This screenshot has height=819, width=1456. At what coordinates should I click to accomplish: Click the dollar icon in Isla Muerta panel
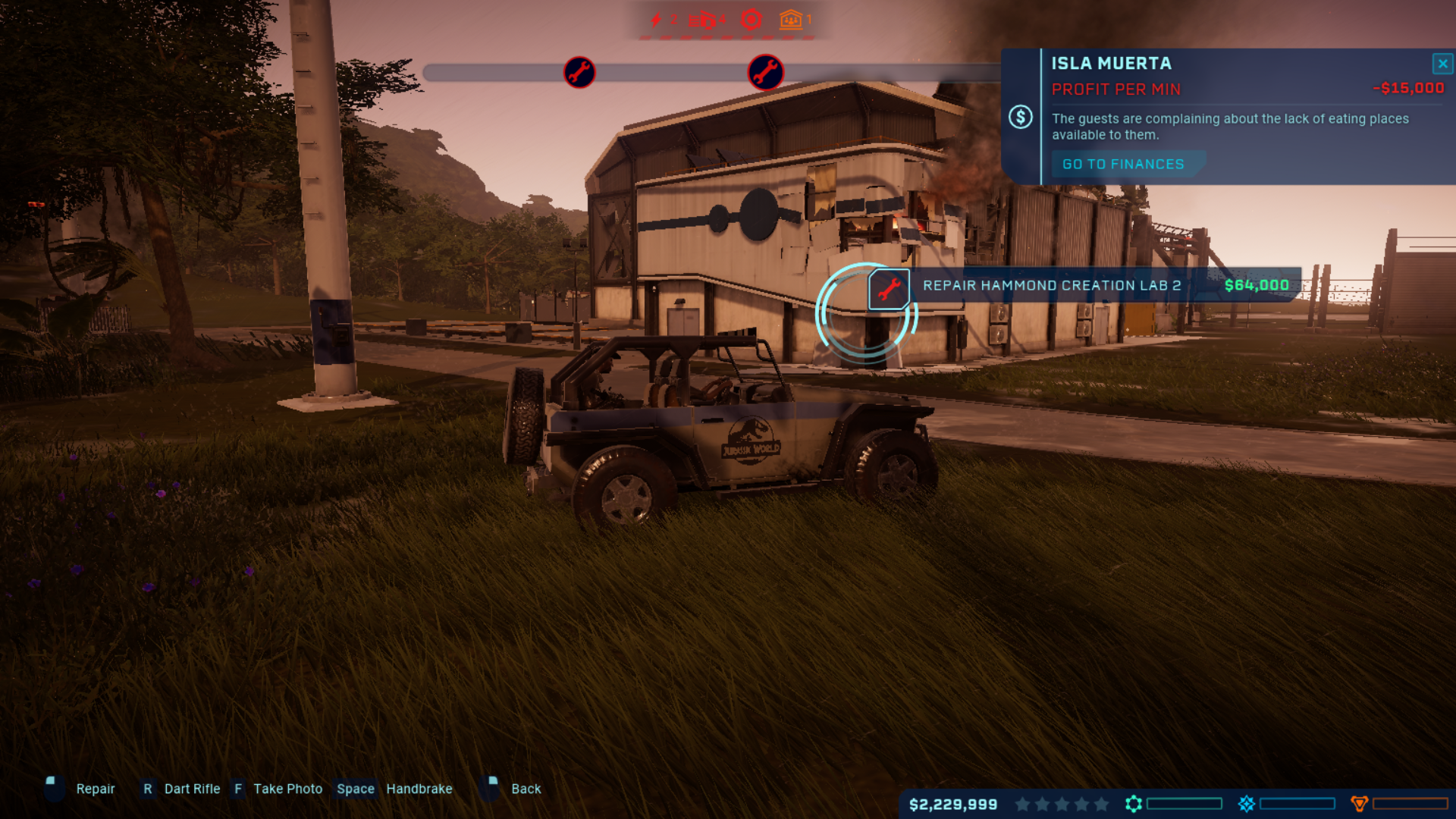1021,116
